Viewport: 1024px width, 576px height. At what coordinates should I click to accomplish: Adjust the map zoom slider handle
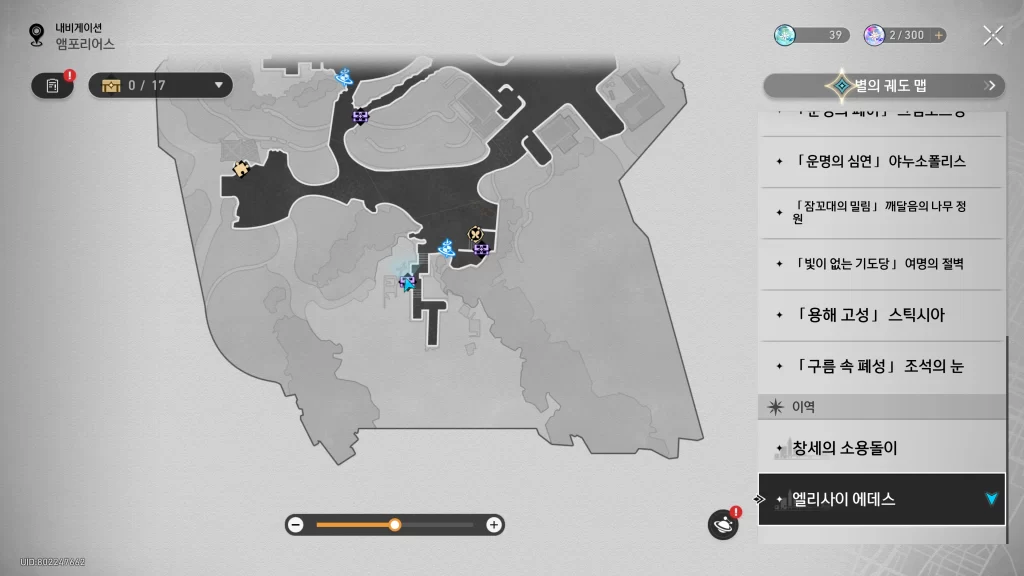tap(395, 524)
